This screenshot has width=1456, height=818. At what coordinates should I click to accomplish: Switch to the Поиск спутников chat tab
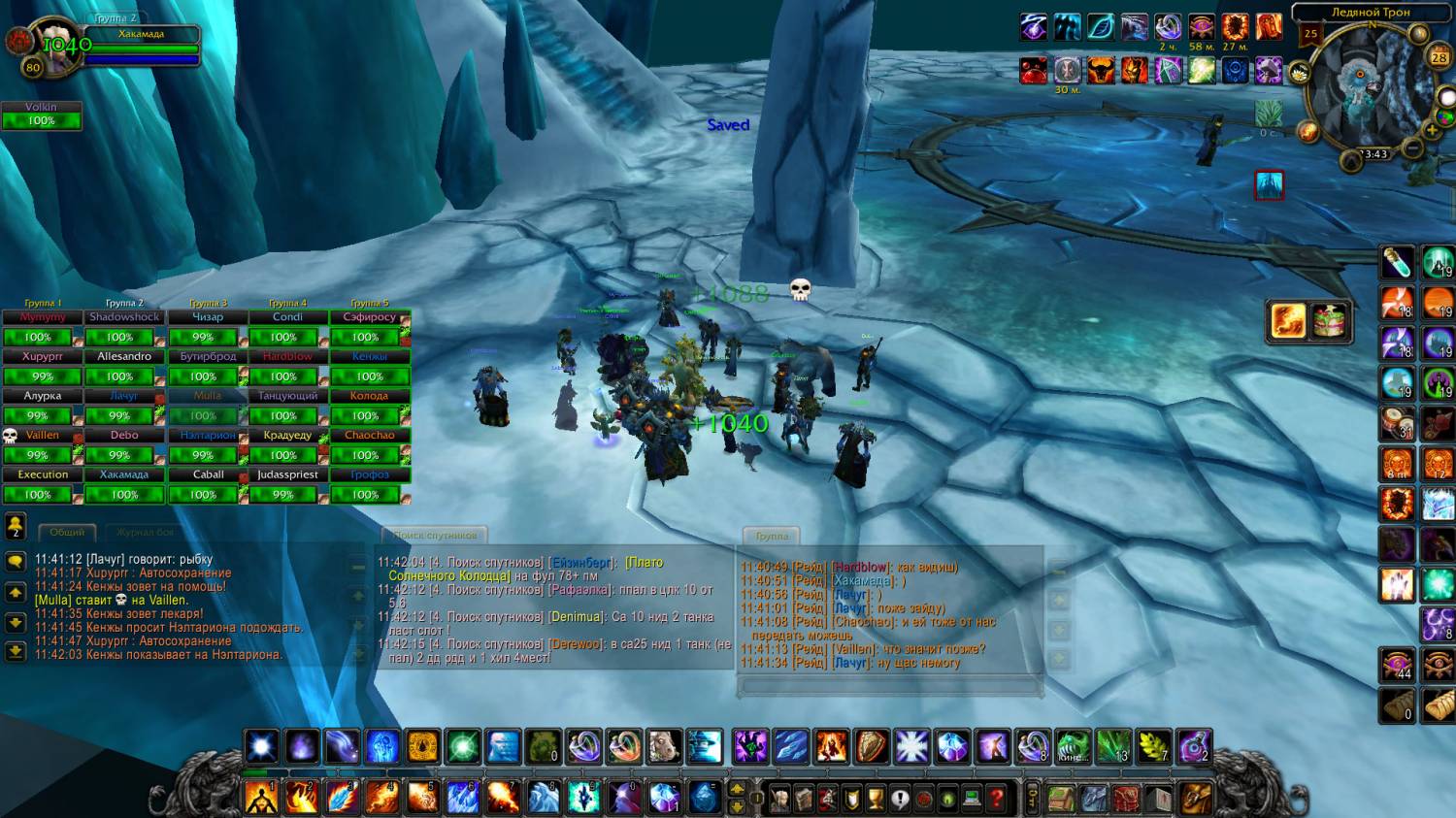click(x=435, y=536)
